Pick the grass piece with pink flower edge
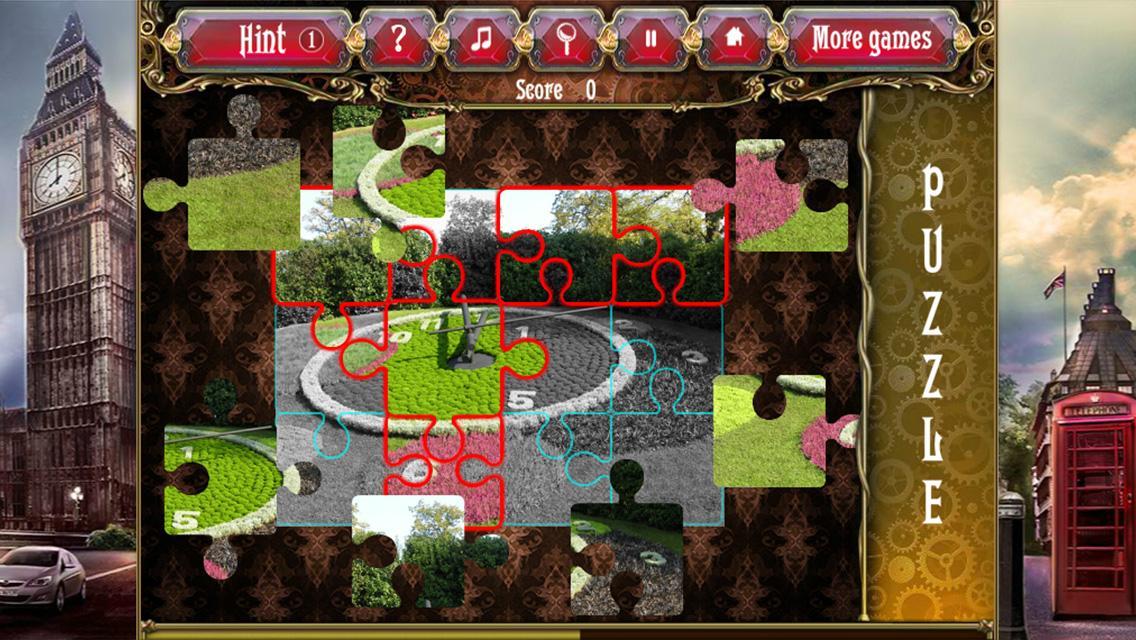The width and height of the screenshot is (1136, 640). tap(772, 432)
